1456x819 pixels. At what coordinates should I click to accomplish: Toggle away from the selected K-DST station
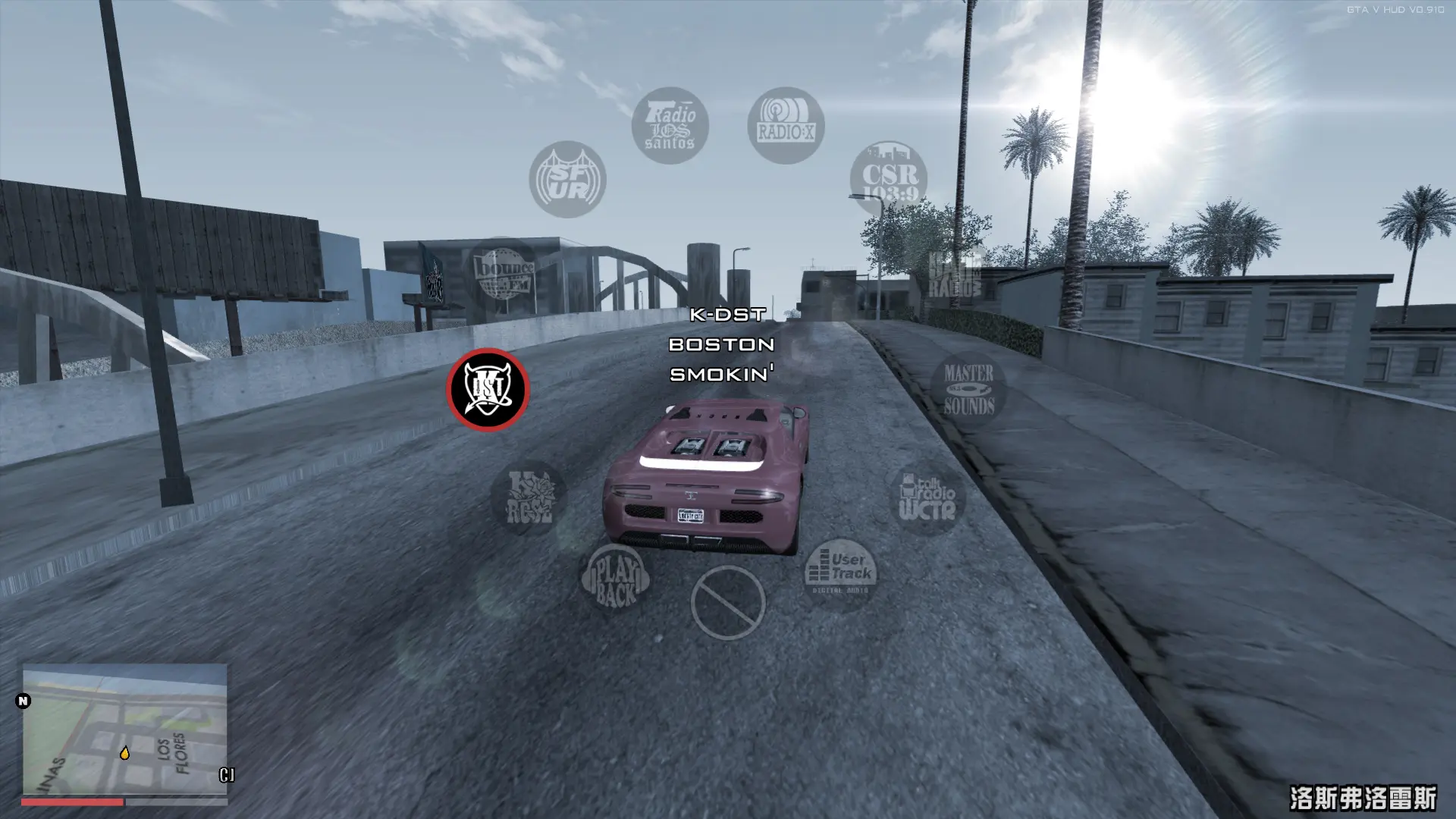(x=490, y=389)
